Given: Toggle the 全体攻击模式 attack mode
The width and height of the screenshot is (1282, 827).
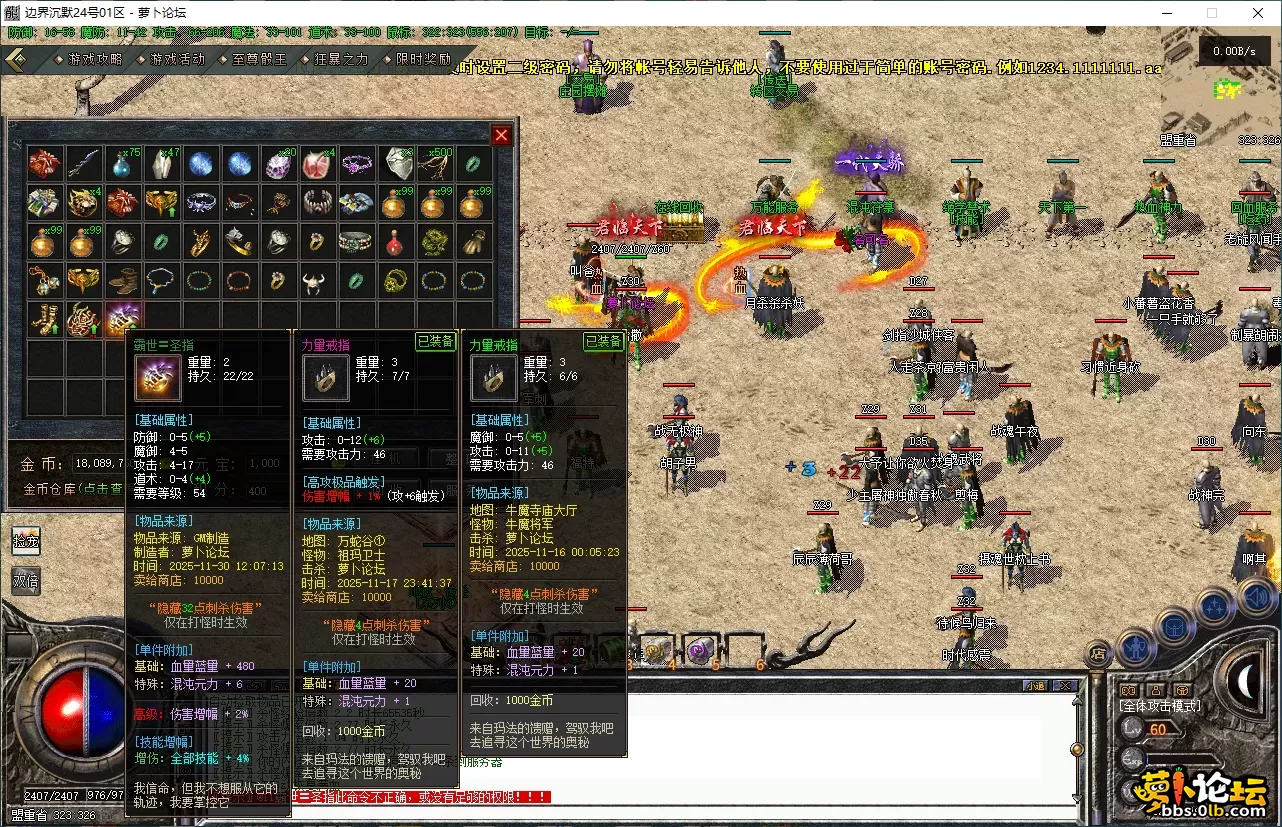Looking at the screenshot, I should 1160,706.
